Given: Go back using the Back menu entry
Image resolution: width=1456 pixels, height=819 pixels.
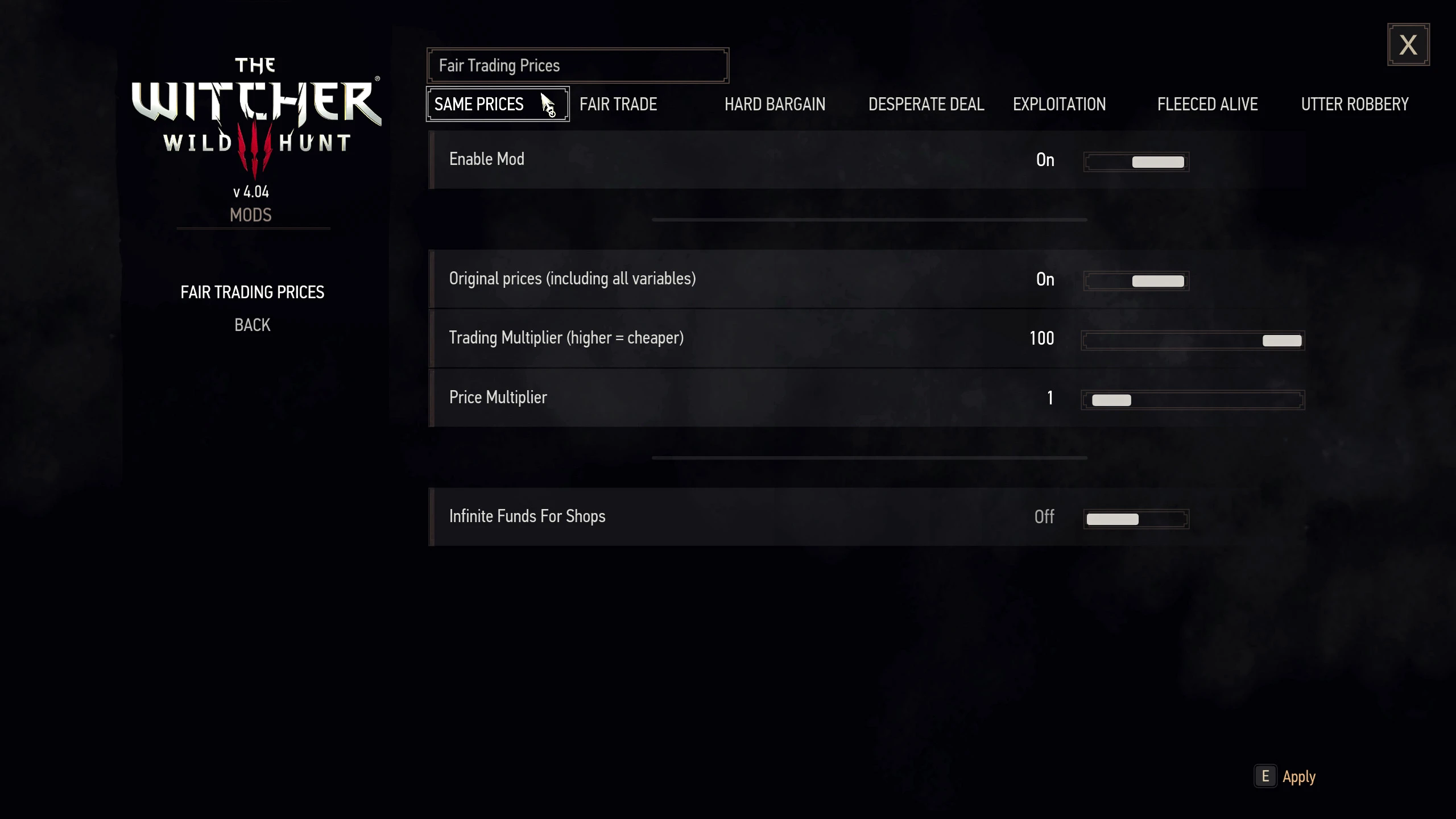Looking at the screenshot, I should [x=253, y=325].
